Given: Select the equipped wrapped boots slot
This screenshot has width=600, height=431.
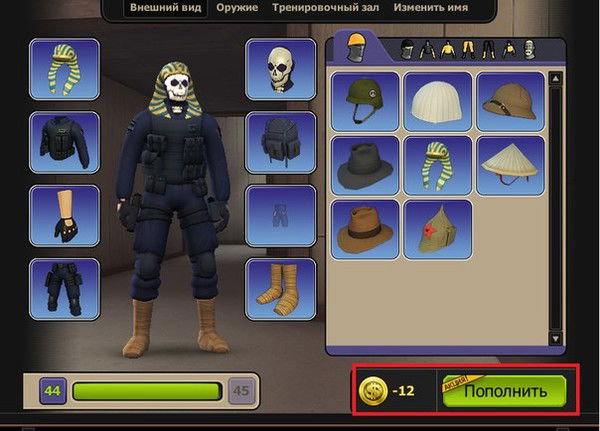Looking at the screenshot, I should pos(281,288).
